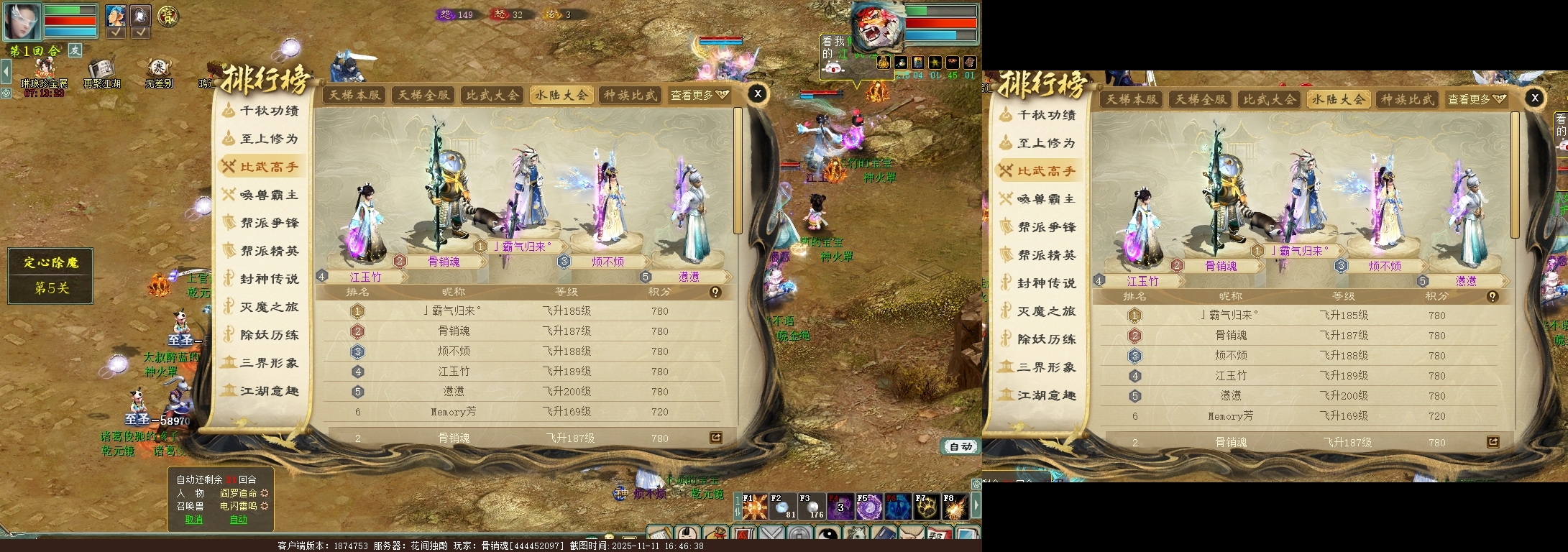Activate the F7 golden paw skill
Viewport: 1568px width, 552px height.
coord(927,507)
